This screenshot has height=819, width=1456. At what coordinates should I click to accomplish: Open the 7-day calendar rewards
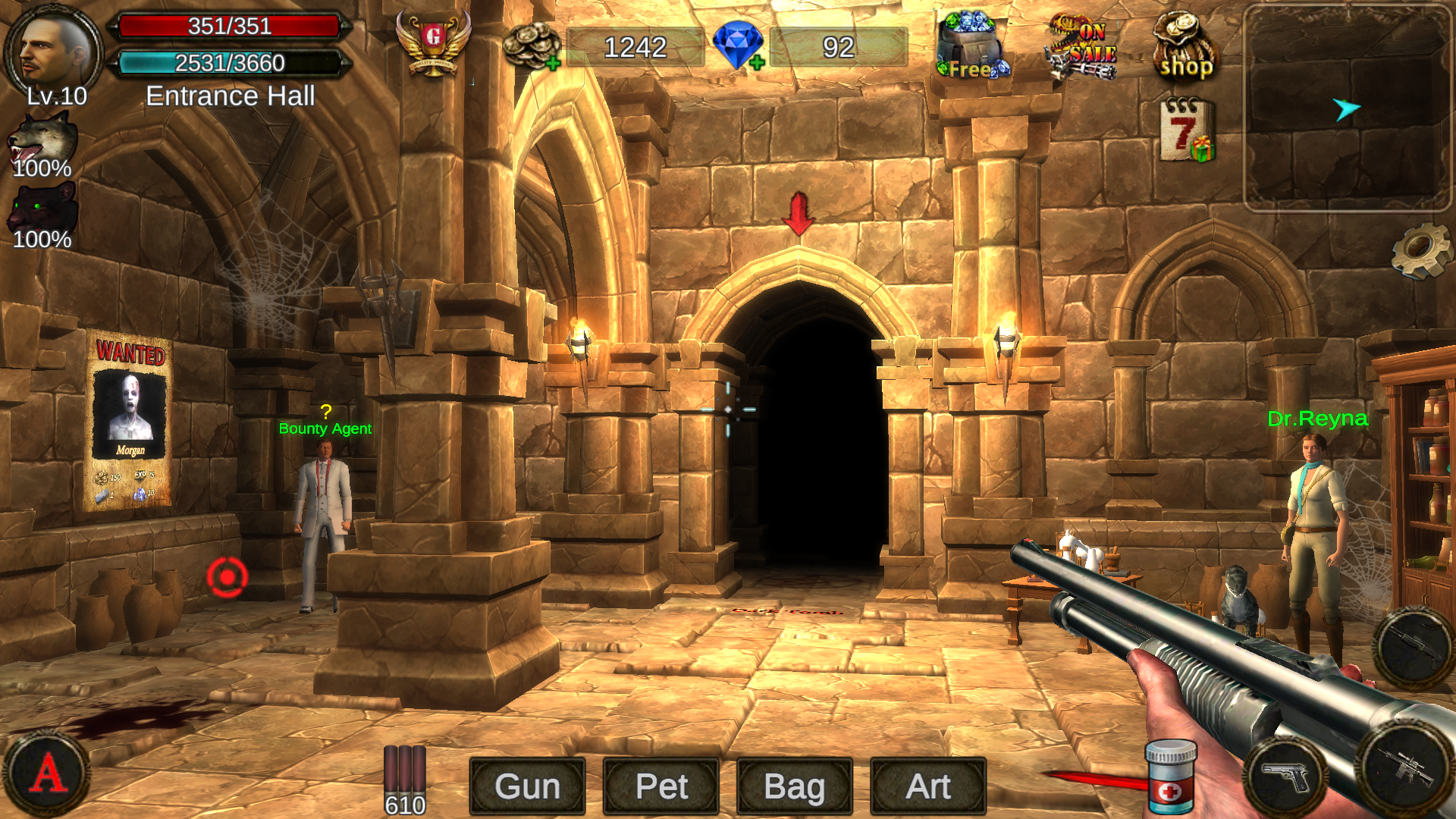coord(1186,130)
